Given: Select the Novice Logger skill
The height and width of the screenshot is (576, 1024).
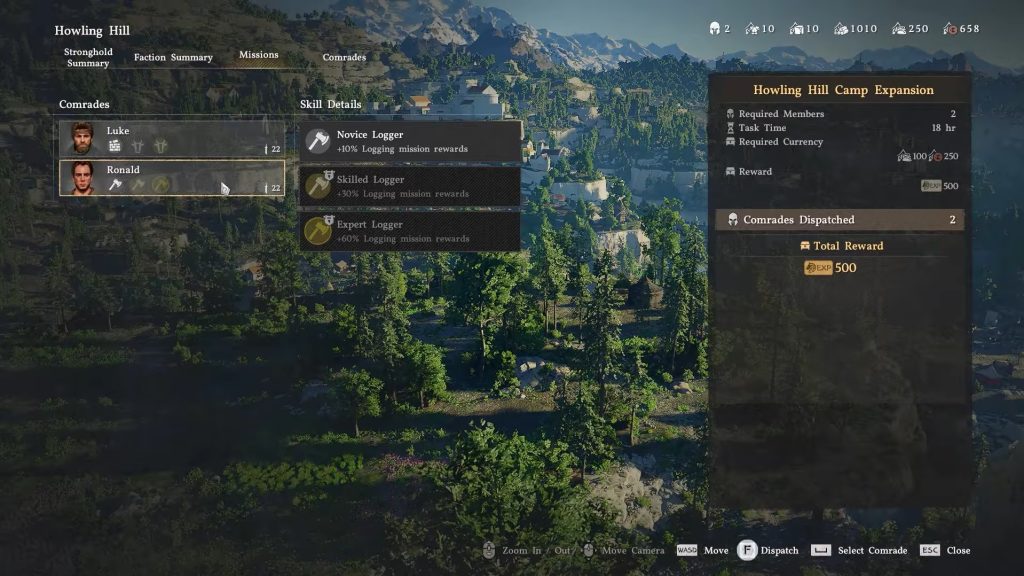Looking at the screenshot, I should click(x=411, y=141).
